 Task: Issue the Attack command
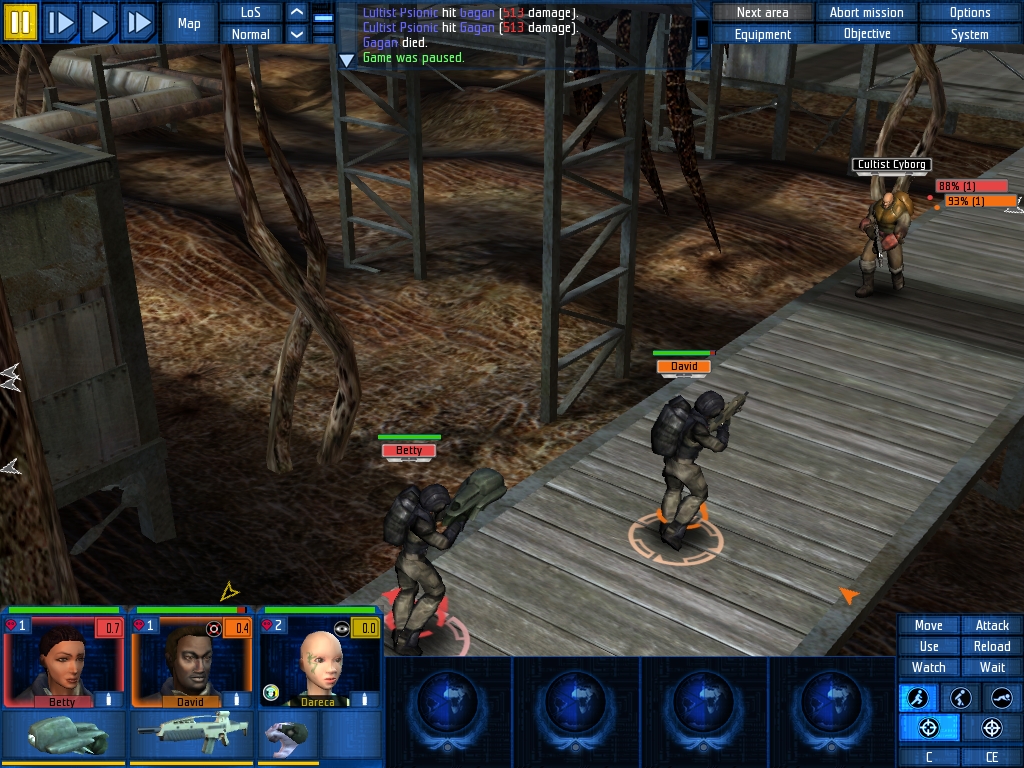(x=992, y=625)
